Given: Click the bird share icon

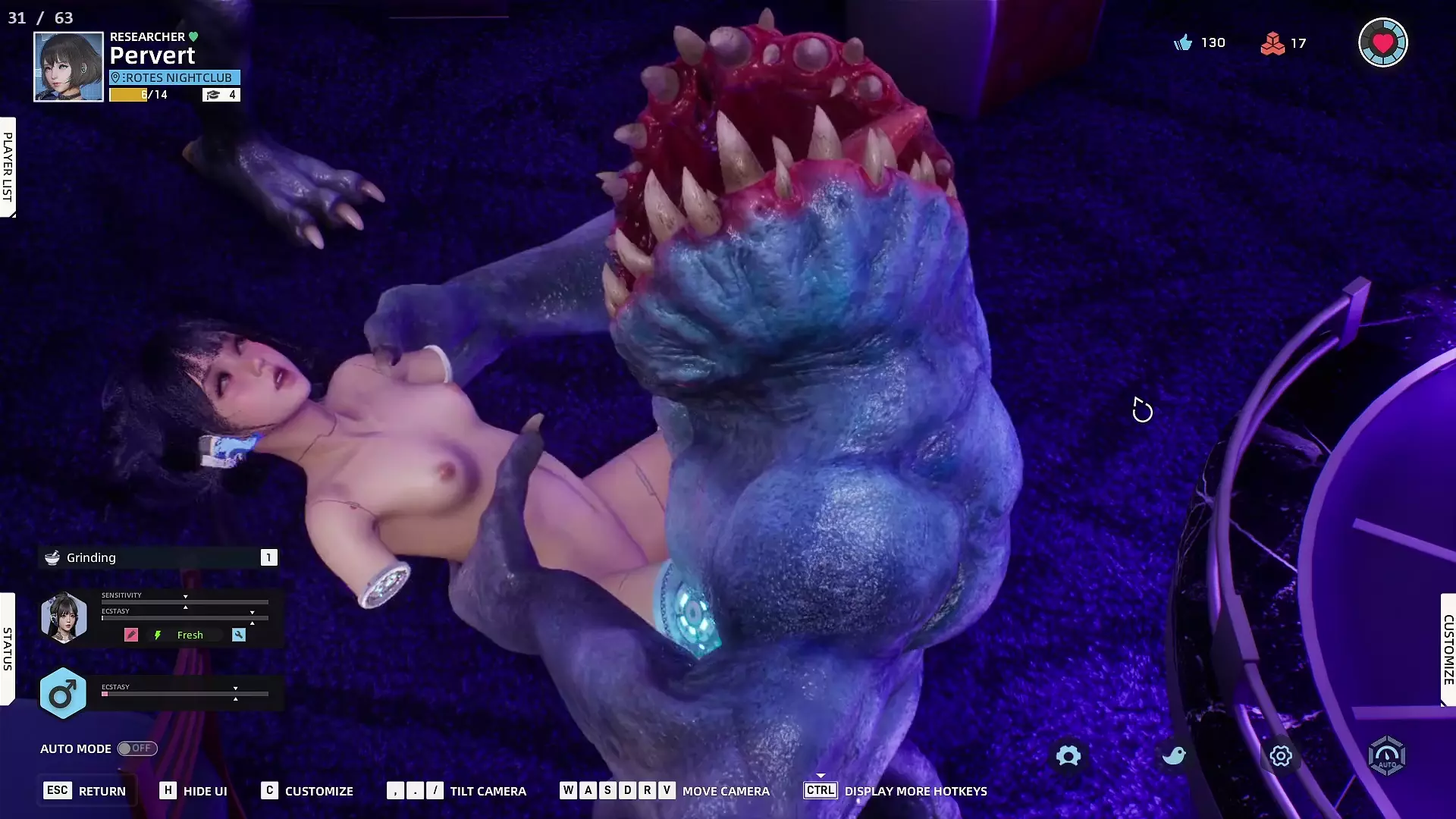Looking at the screenshot, I should tap(1174, 756).
